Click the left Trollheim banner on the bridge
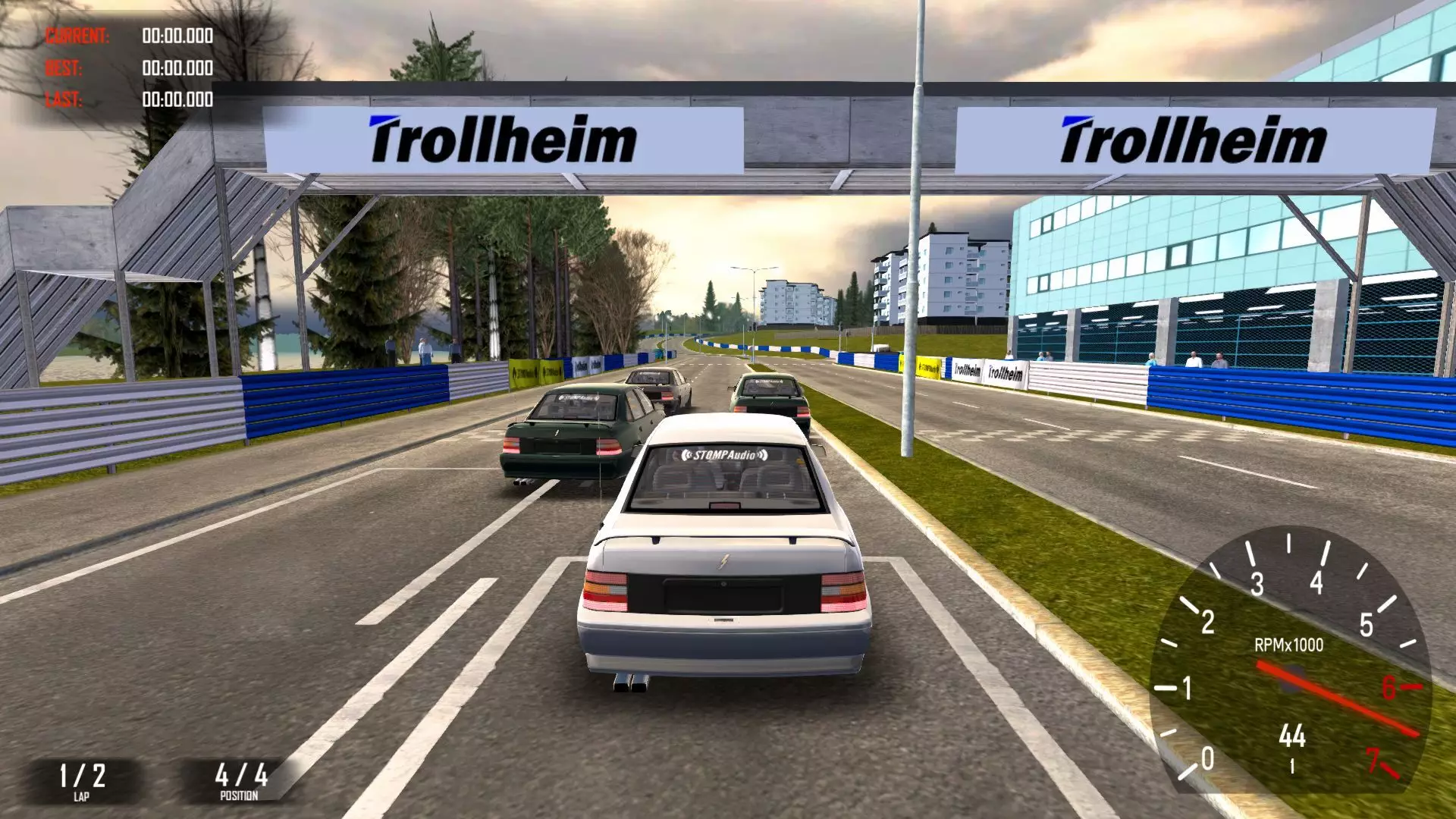Viewport: 1456px width, 819px height. pos(502,139)
